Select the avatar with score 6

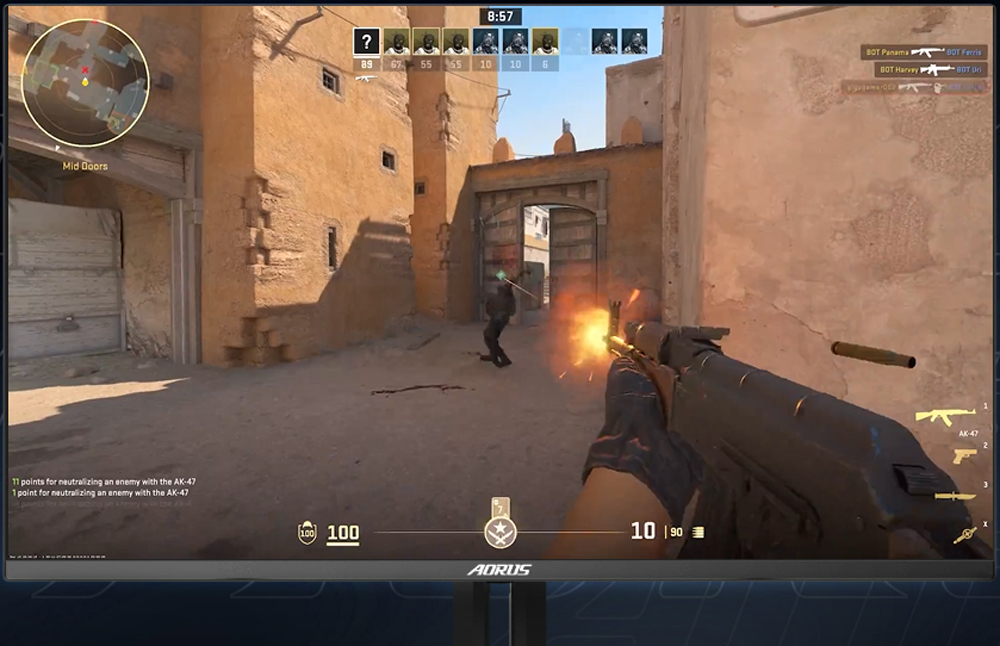pyautogui.click(x=546, y=42)
